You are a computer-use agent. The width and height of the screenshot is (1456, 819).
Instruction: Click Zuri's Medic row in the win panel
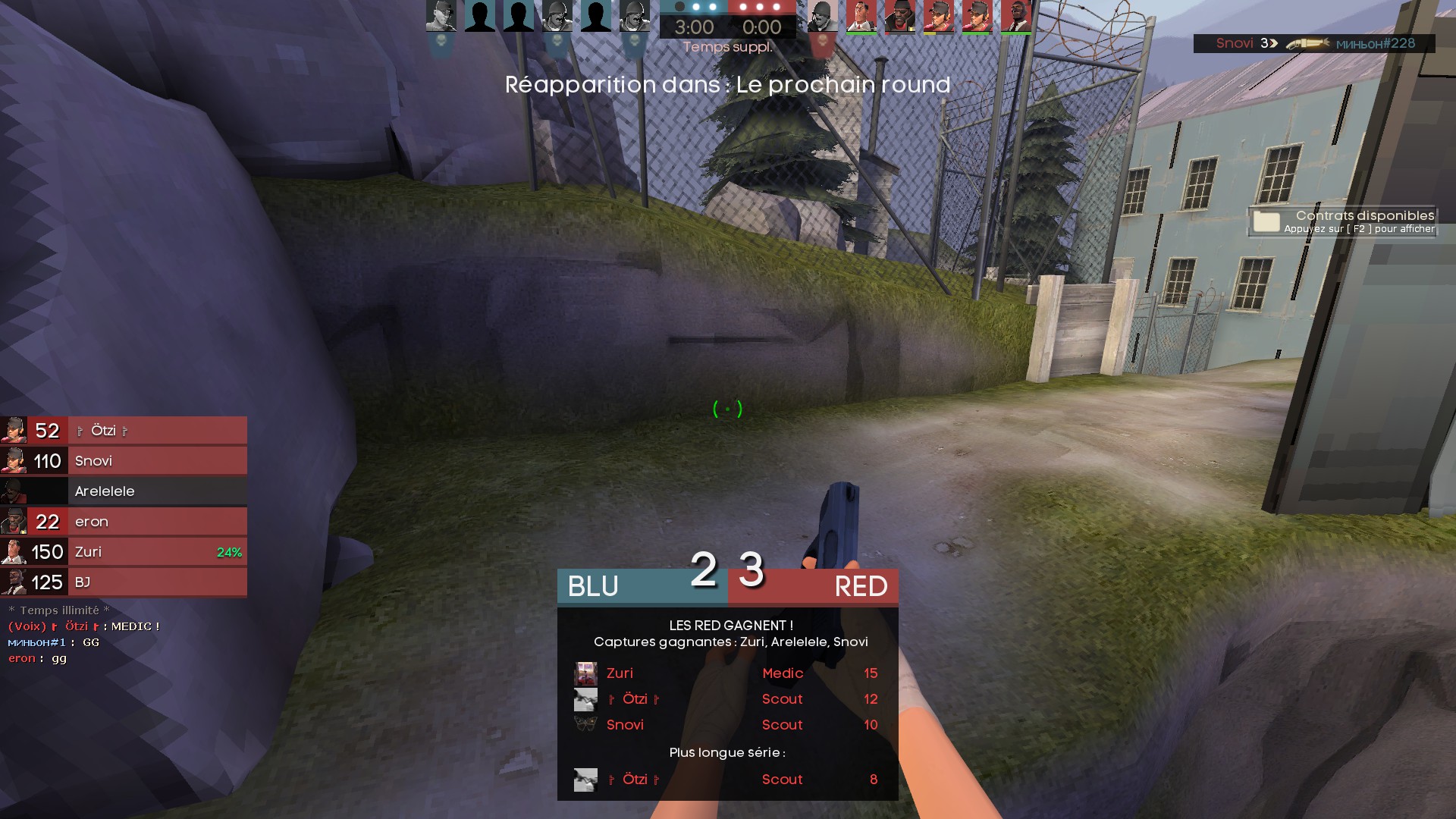point(726,673)
